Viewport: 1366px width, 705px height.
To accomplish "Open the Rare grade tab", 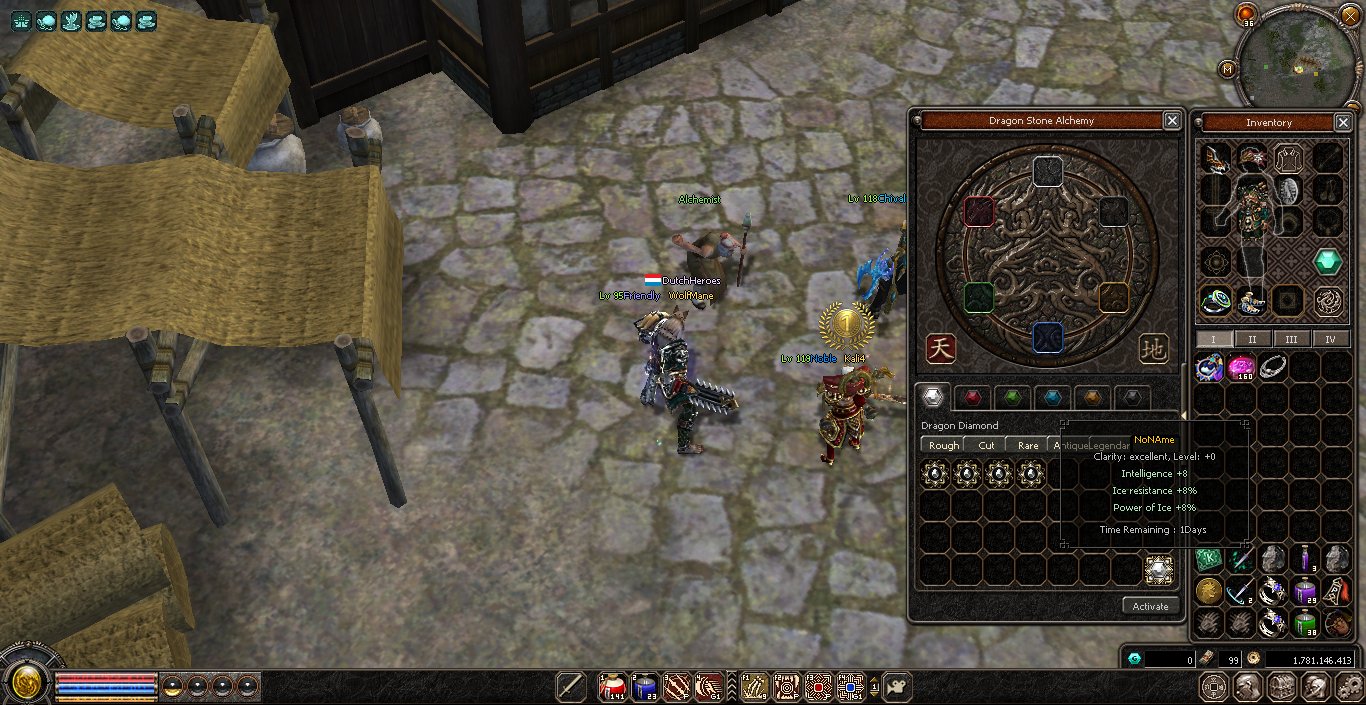I will [x=1027, y=445].
